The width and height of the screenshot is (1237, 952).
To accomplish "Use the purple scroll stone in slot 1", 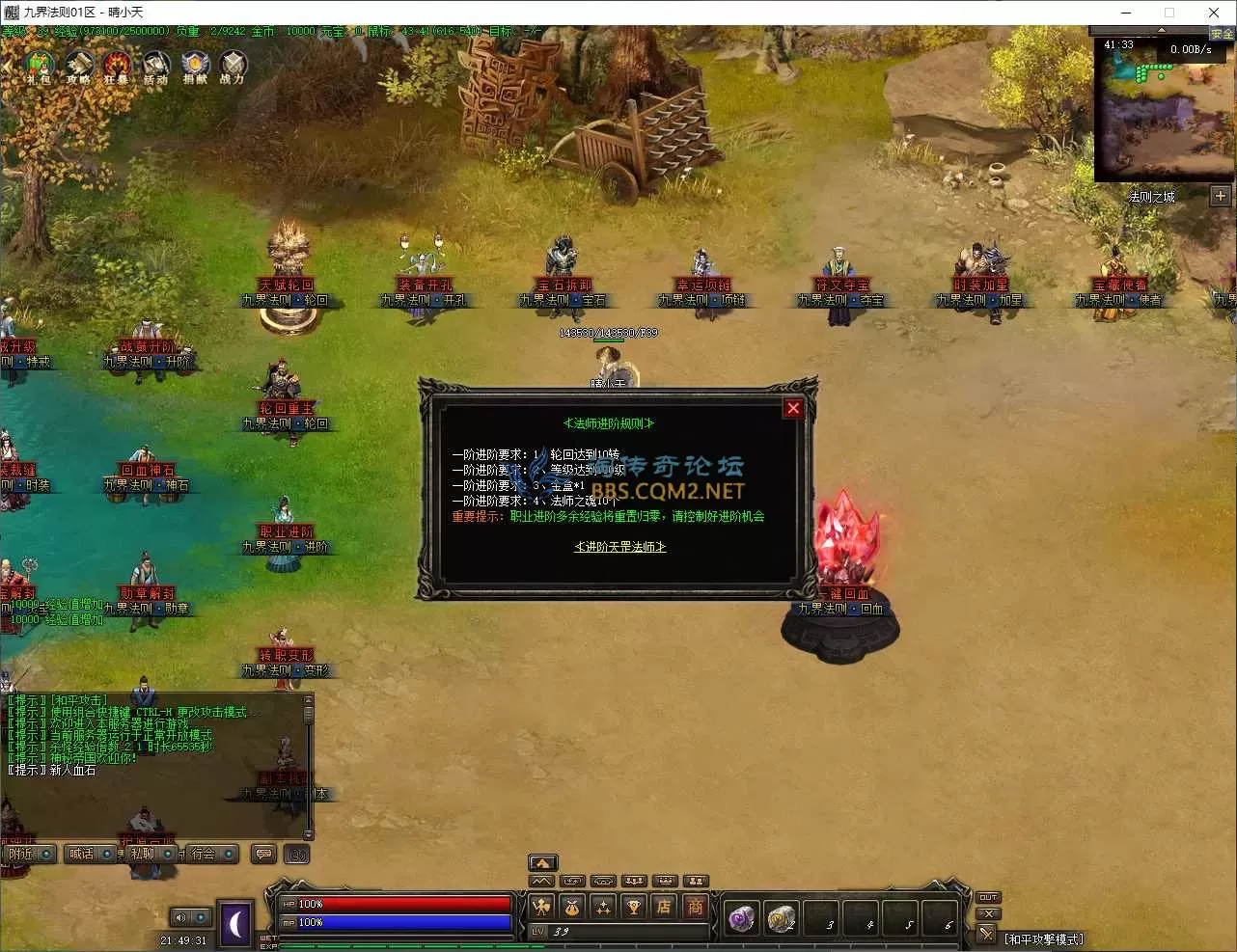I will tap(741, 919).
